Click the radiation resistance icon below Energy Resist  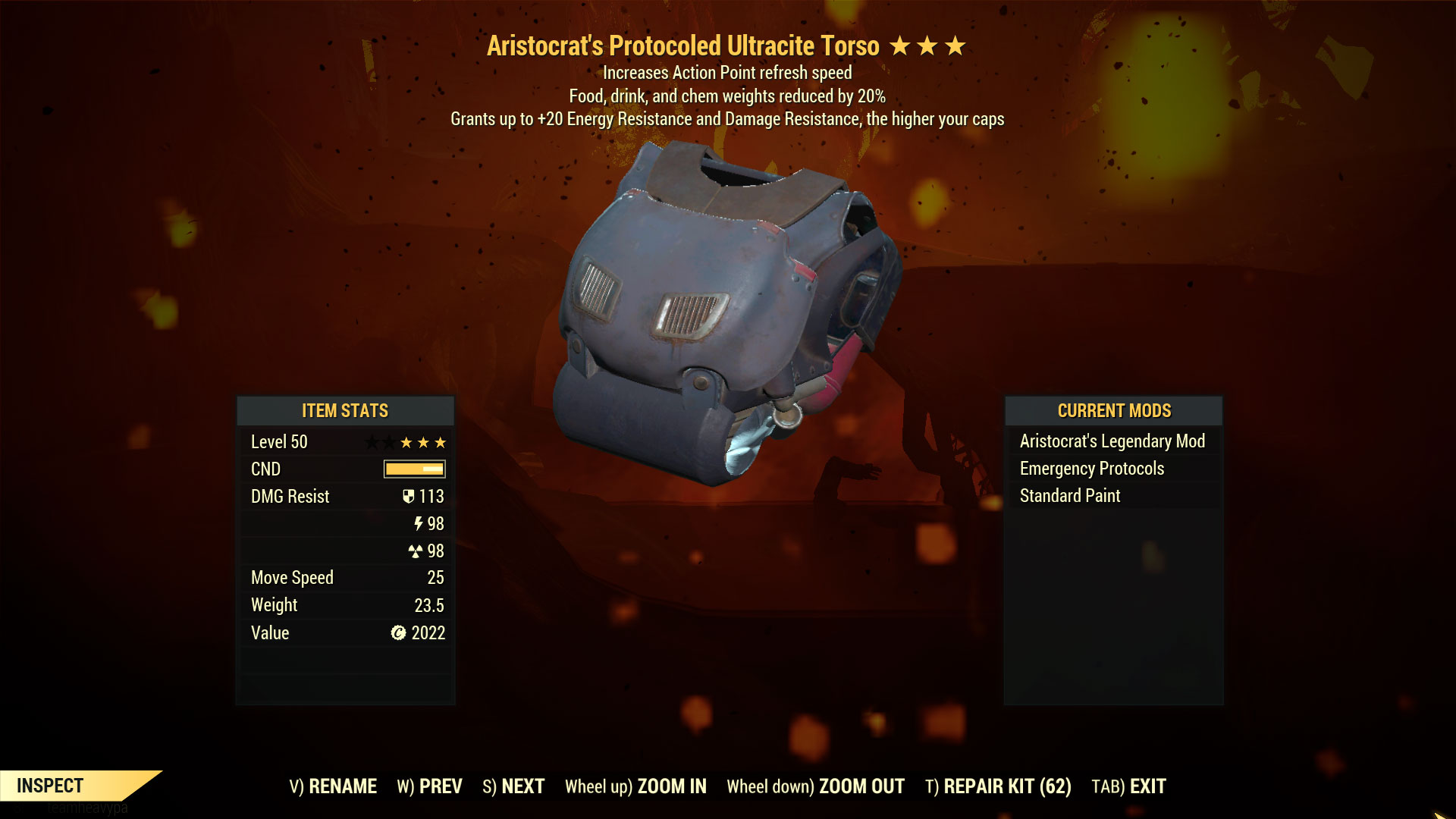point(417,551)
